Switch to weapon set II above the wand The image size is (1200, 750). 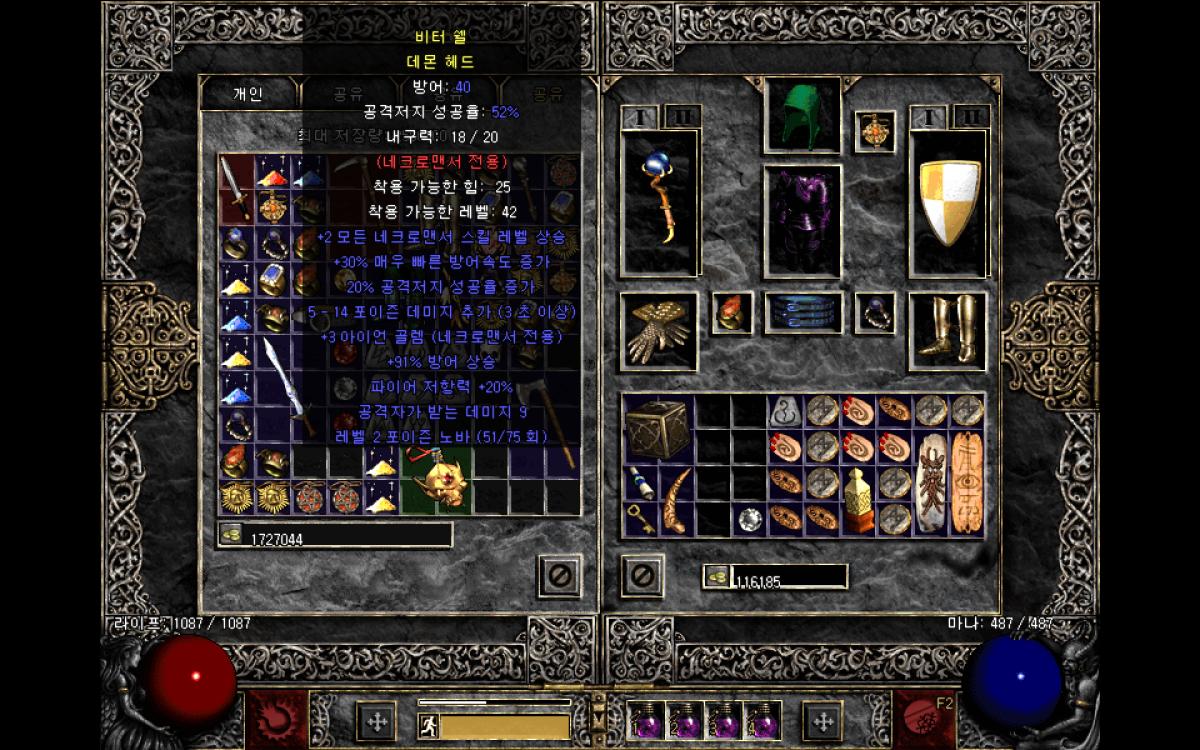[682, 117]
